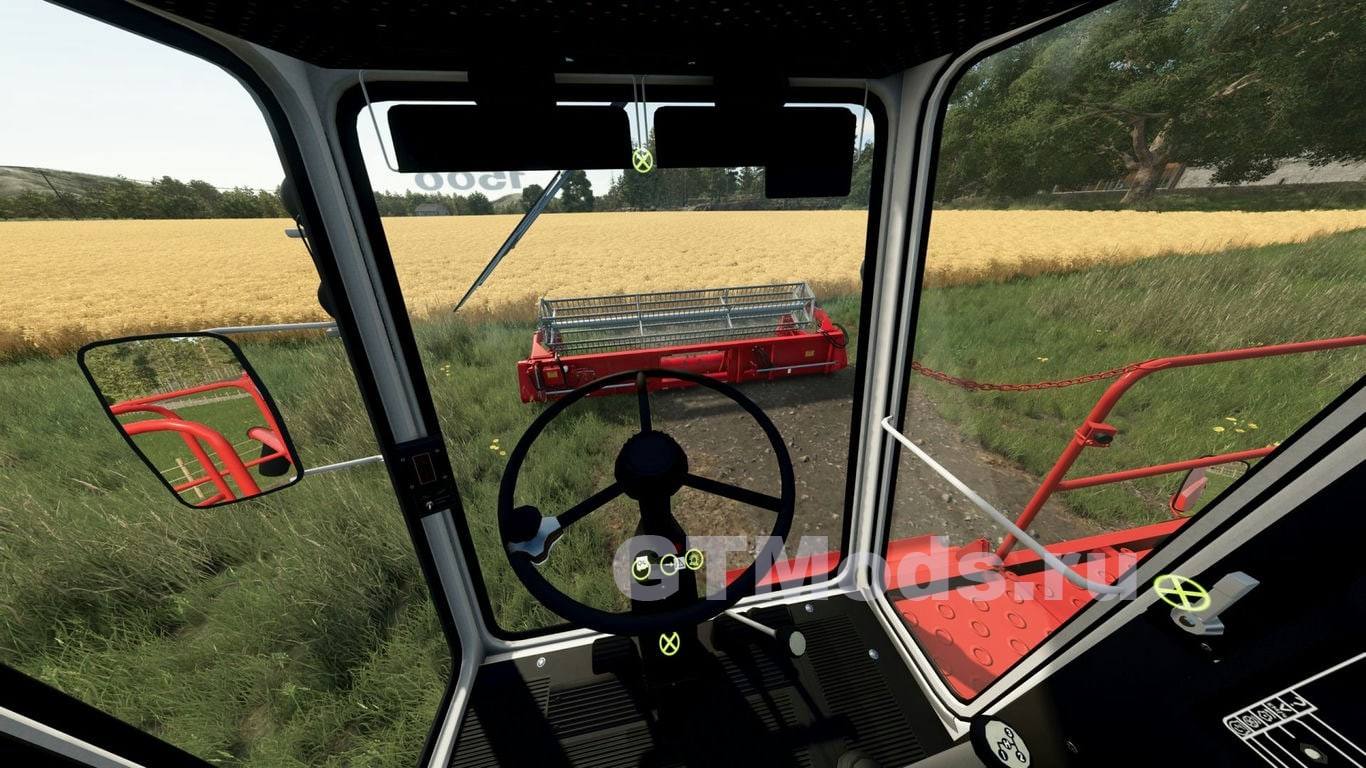Activate the green marker on the door handle
The width and height of the screenshot is (1366, 768).
pos(1181,593)
